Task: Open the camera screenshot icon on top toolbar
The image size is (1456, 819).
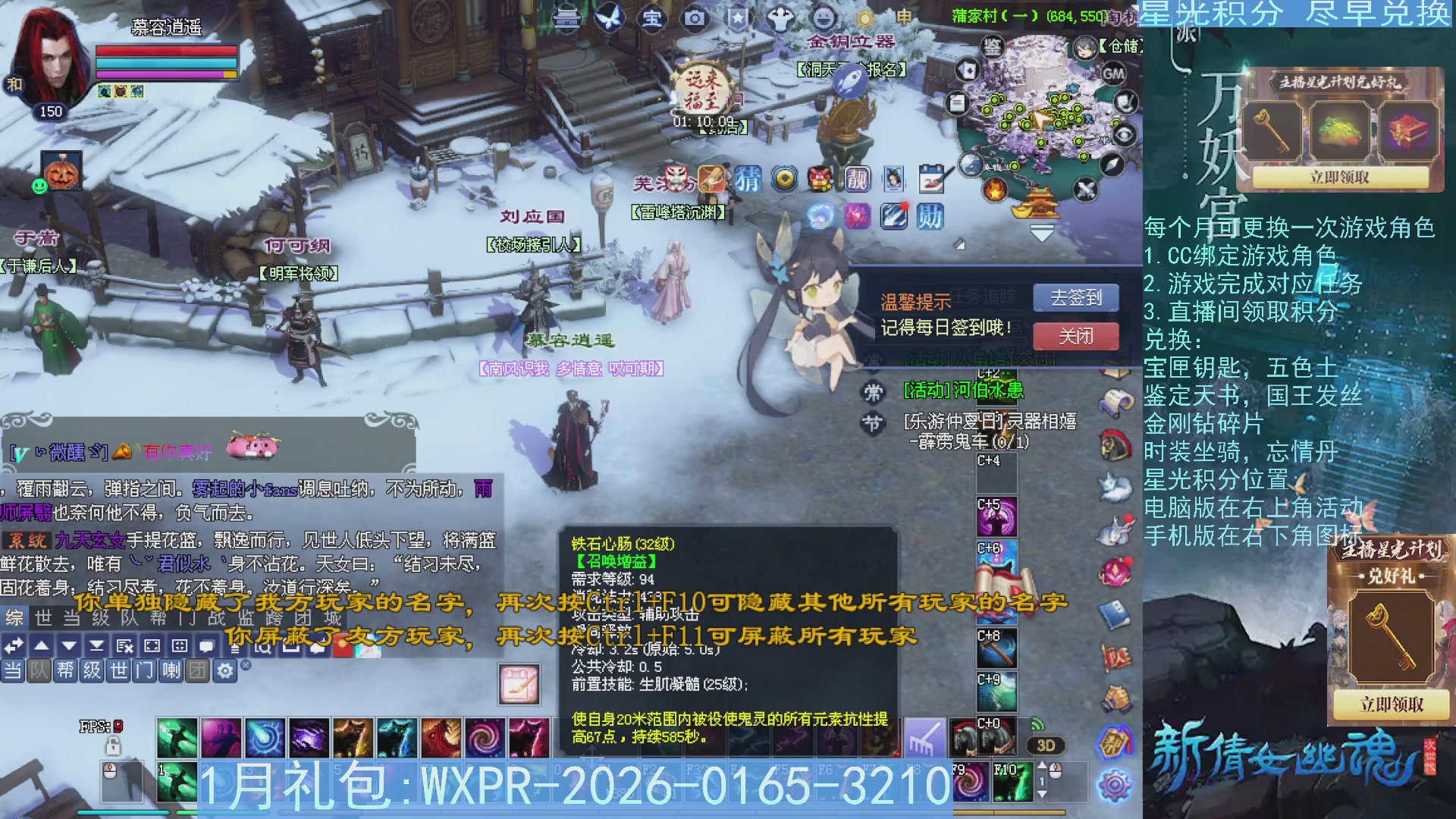Action: click(x=694, y=17)
